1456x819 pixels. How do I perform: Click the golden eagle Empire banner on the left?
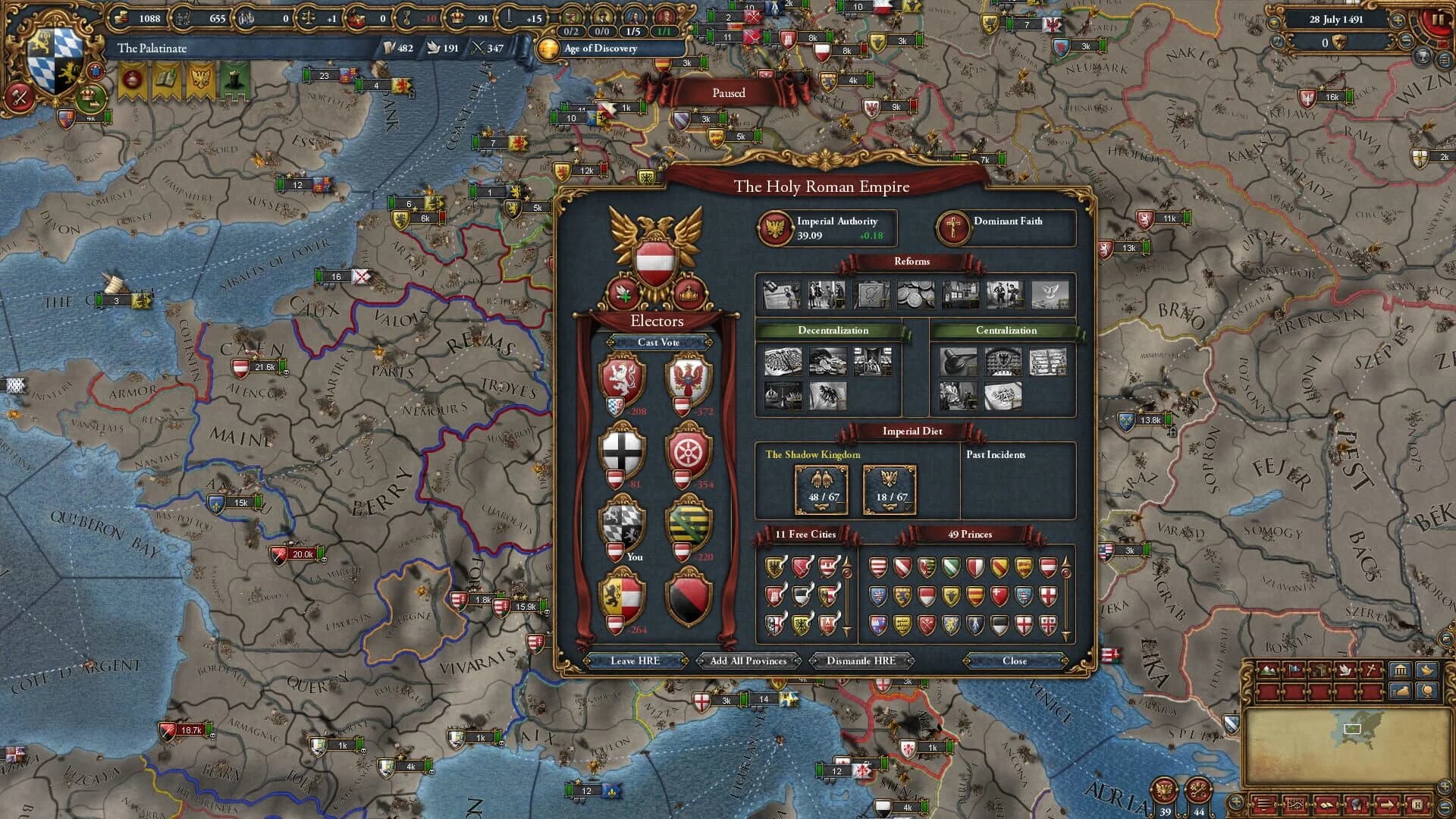pyautogui.click(x=200, y=79)
